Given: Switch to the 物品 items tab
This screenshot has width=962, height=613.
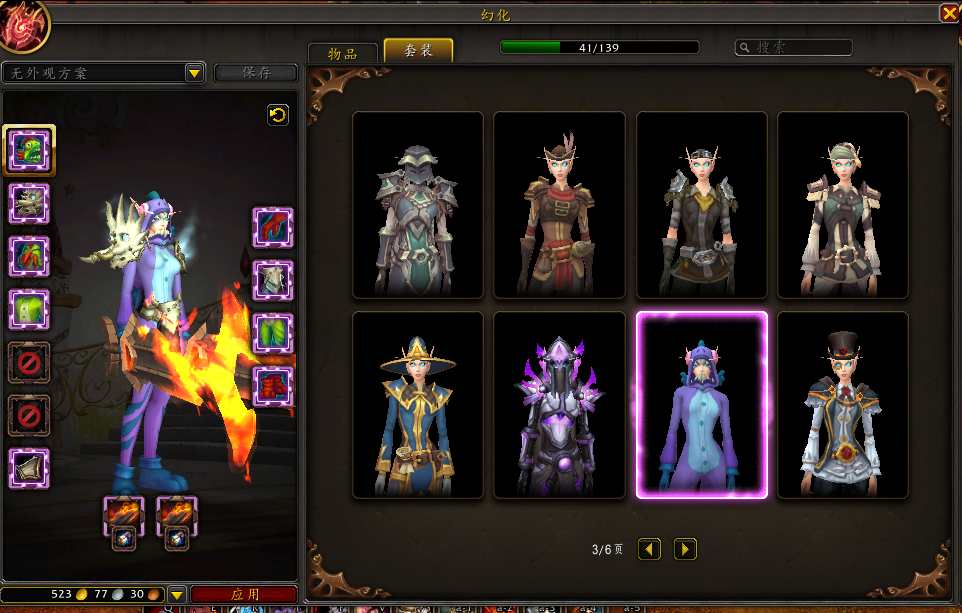Looking at the screenshot, I should point(342,53).
